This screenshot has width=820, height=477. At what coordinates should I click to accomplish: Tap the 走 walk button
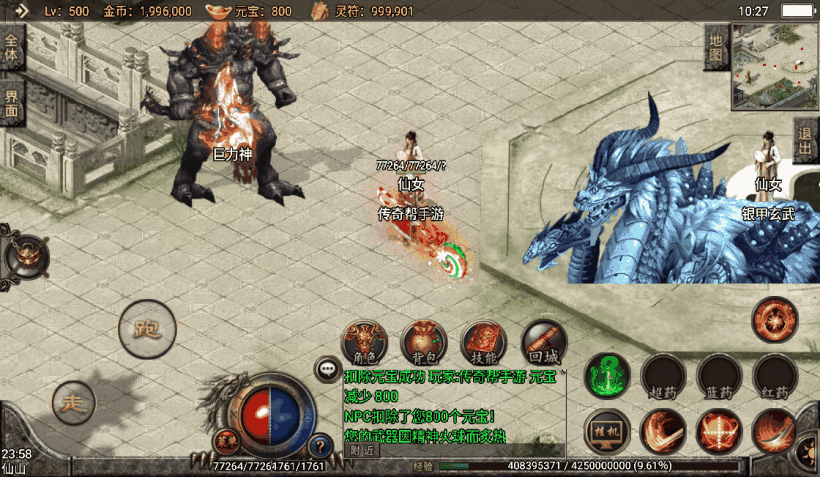pos(73,402)
